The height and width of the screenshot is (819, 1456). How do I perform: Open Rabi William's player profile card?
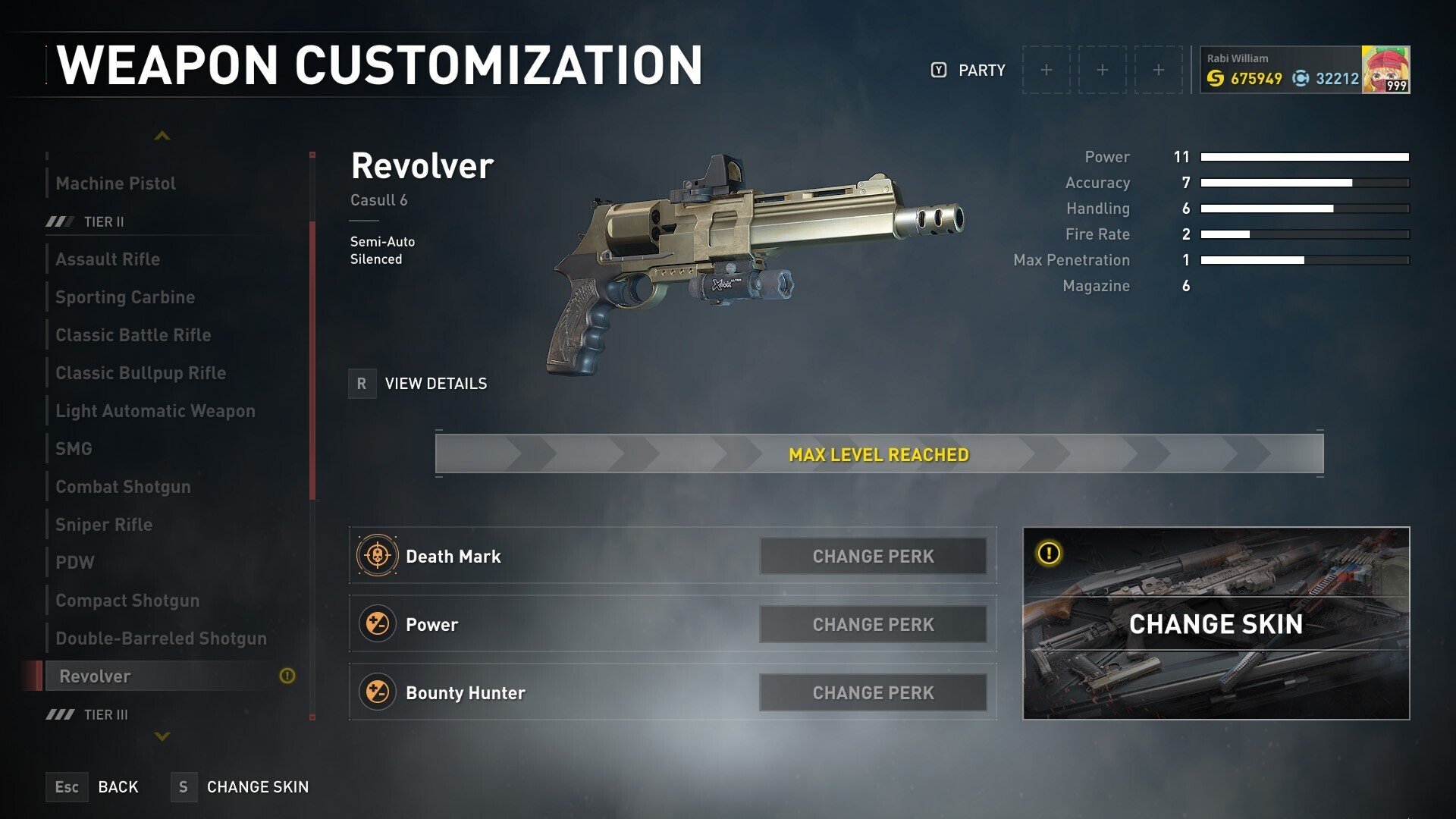(1304, 70)
